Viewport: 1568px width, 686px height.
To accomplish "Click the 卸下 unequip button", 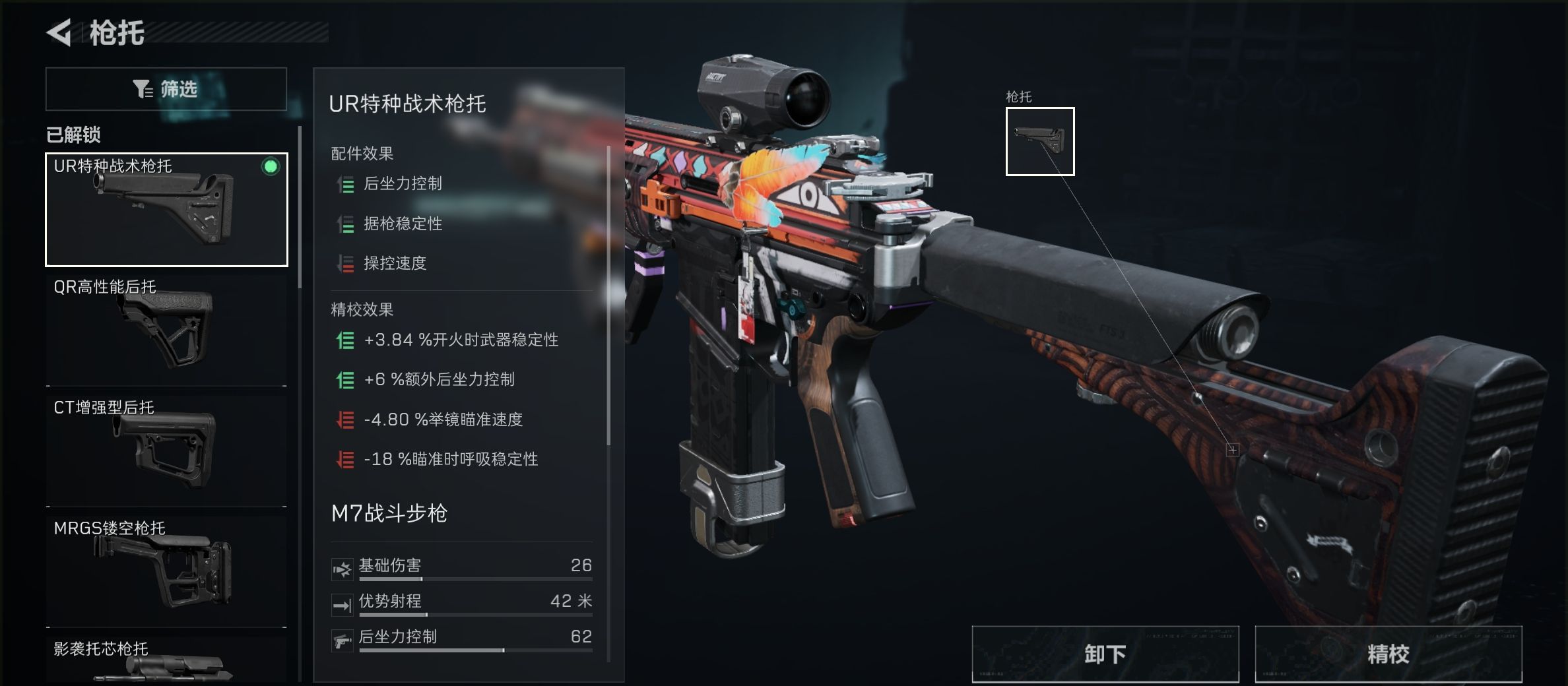I will [1105, 654].
